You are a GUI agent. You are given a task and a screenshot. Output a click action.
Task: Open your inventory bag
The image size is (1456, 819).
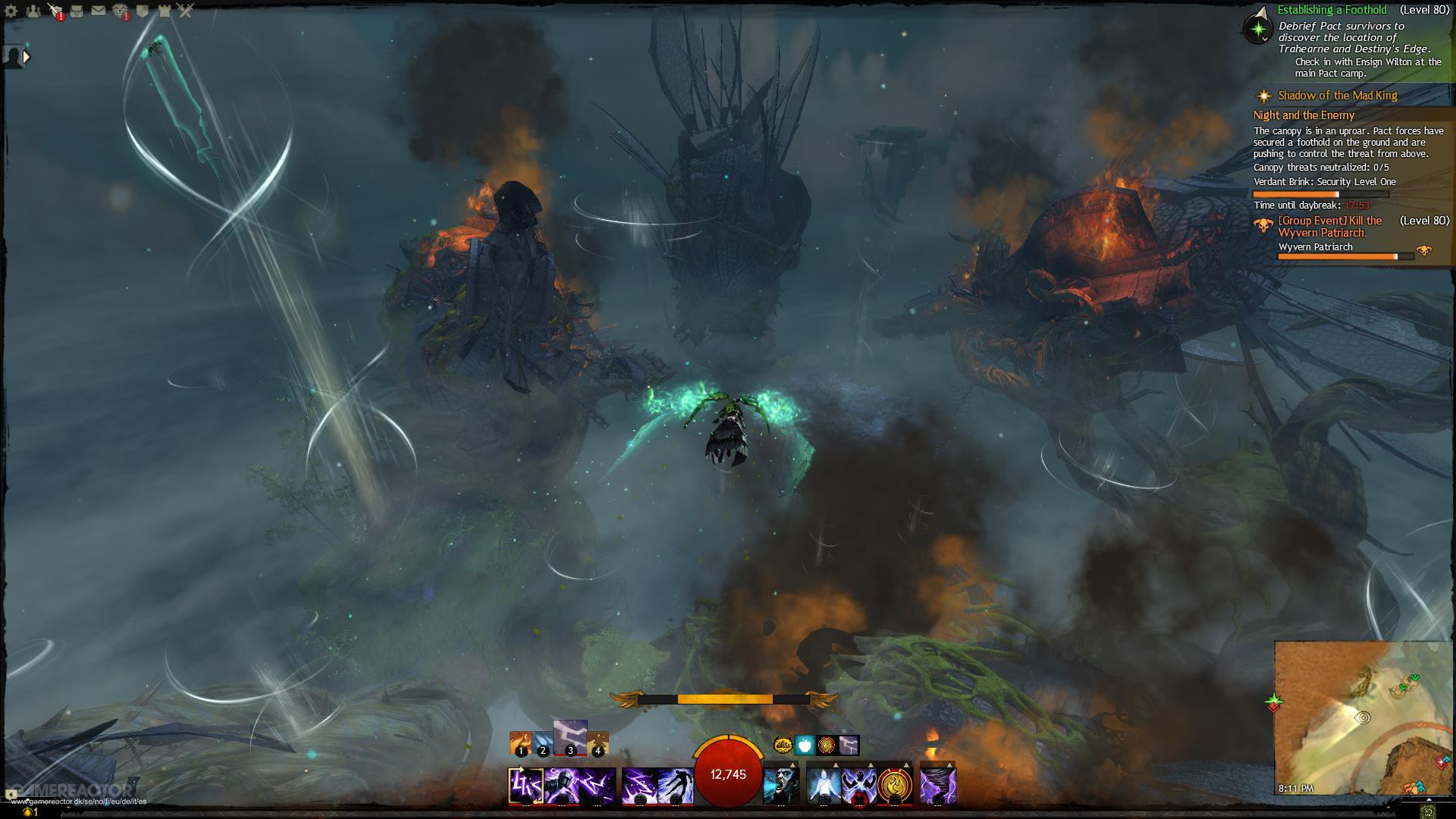point(77,10)
